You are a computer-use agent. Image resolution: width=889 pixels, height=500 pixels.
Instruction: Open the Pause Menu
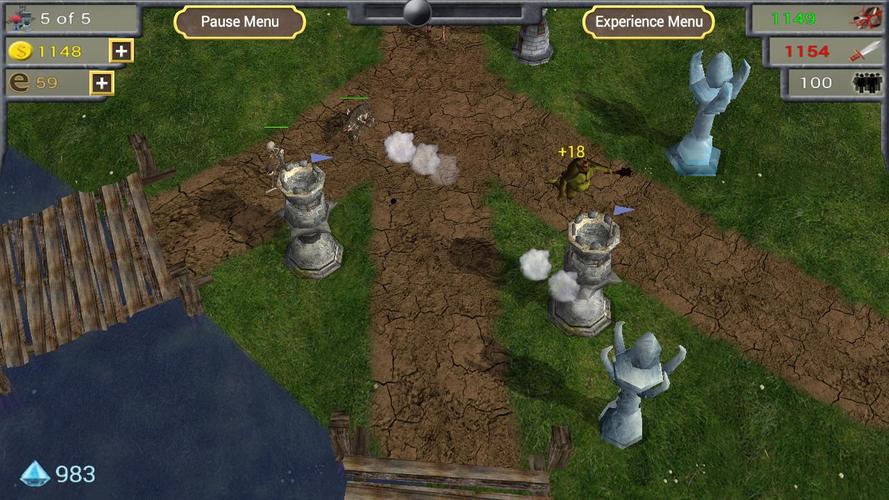click(x=239, y=22)
